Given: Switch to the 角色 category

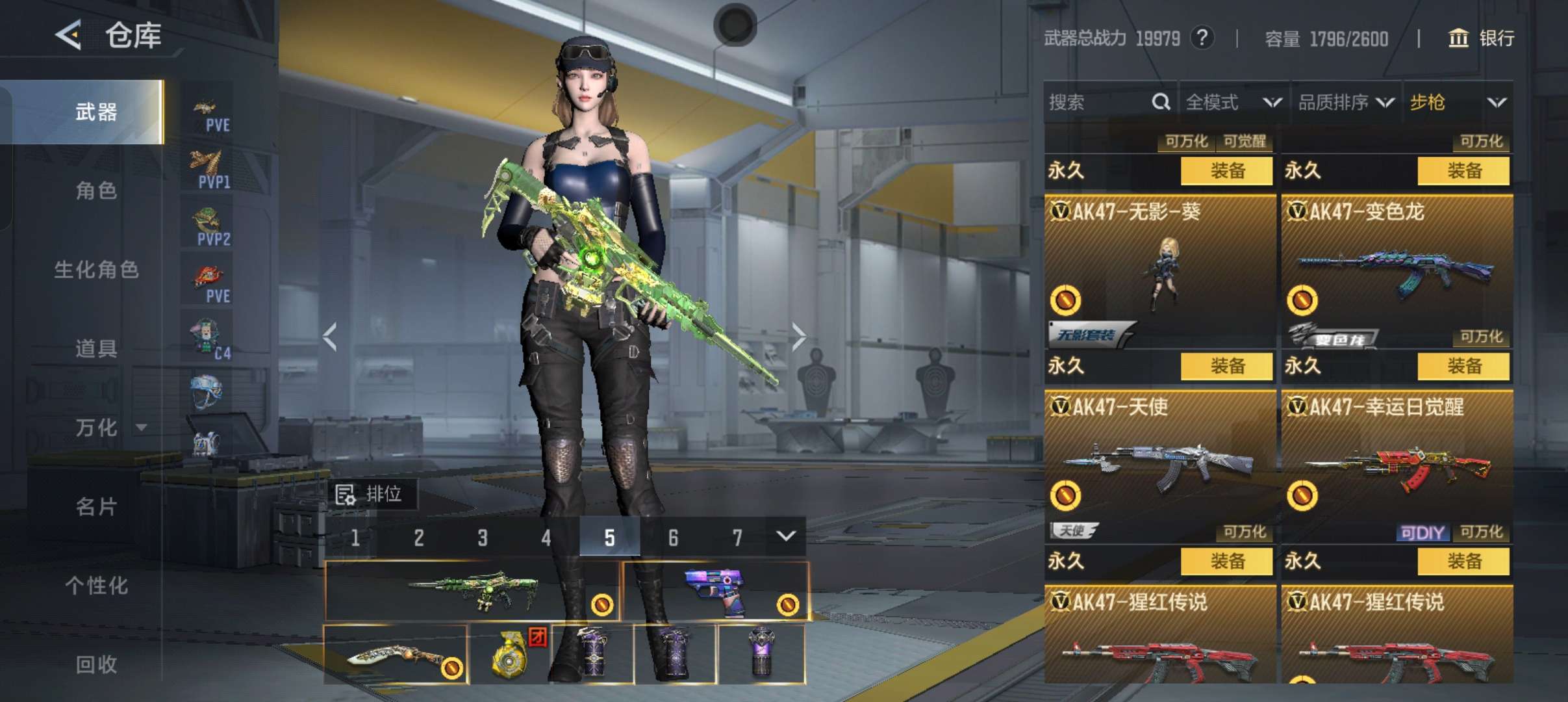Looking at the screenshot, I should pos(96,190).
